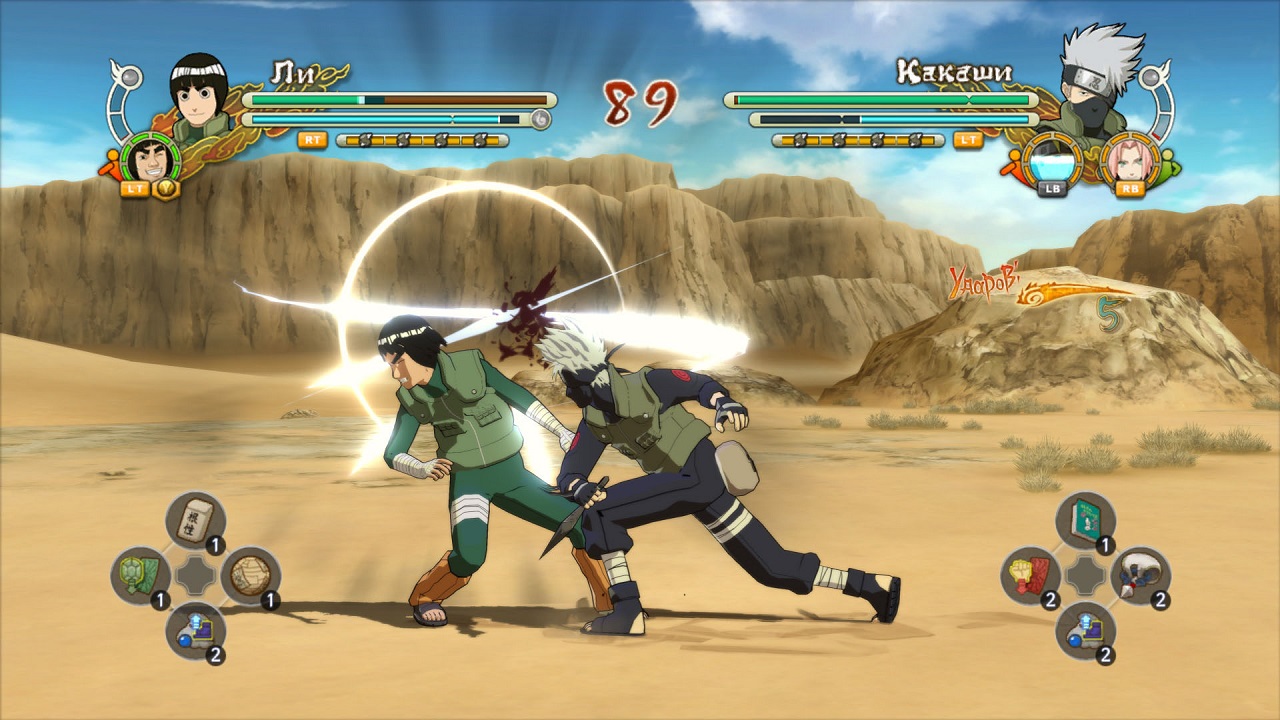Choose the white pouch kunai item
This screenshot has height=720, width=1280.
click(x=1139, y=575)
